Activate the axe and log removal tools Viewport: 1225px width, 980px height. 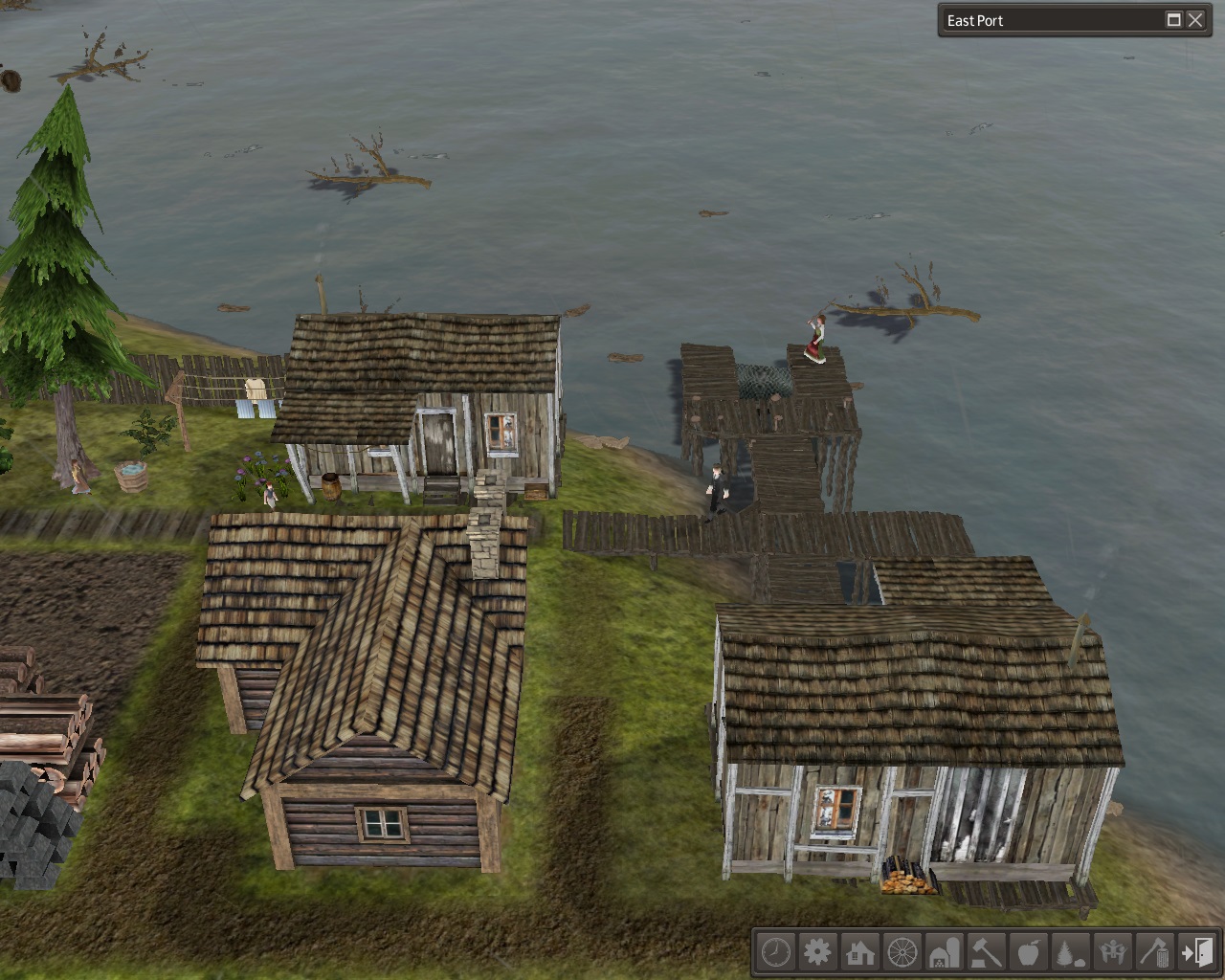tap(1154, 952)
